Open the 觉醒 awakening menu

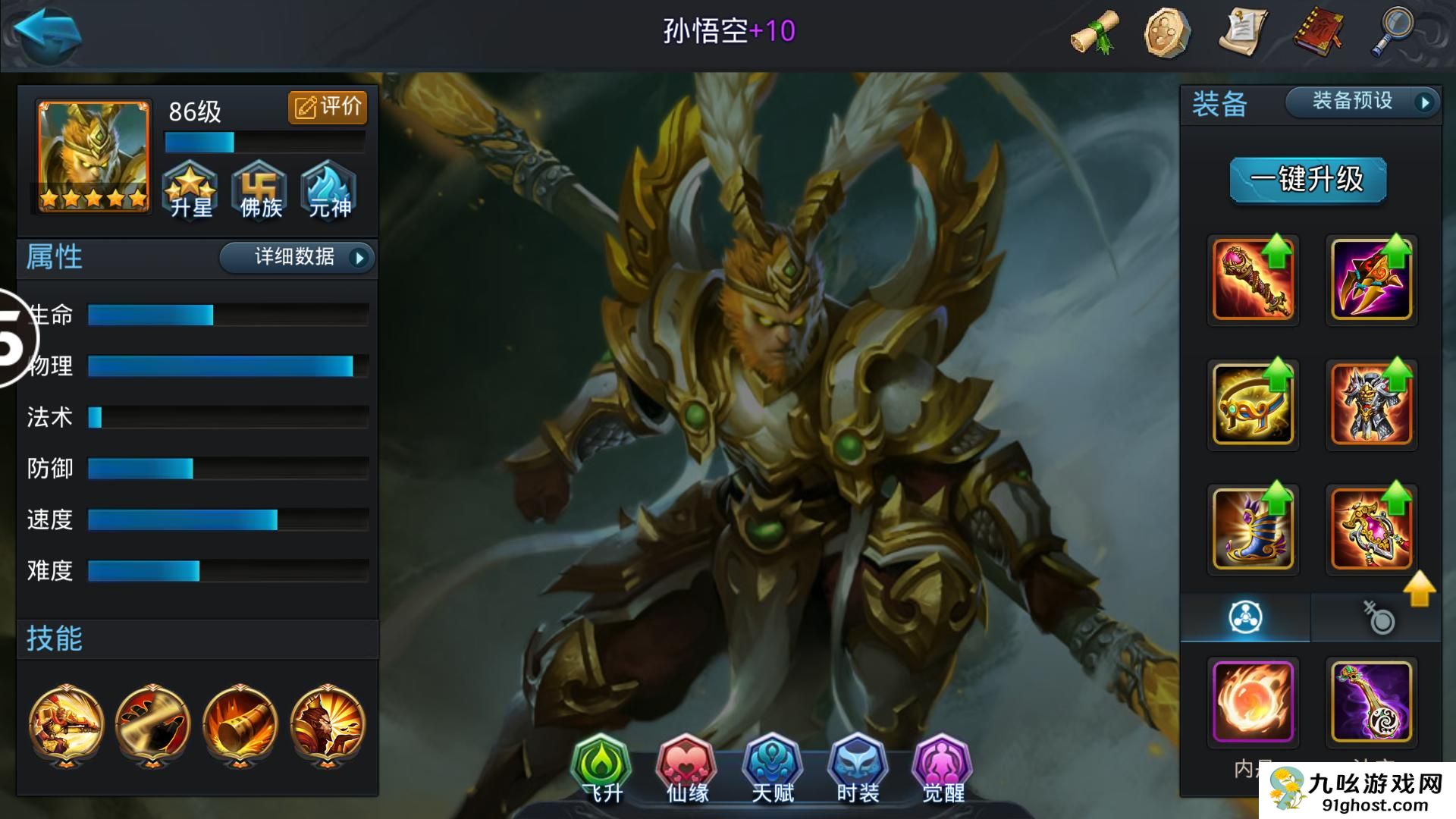pos(943,767)
